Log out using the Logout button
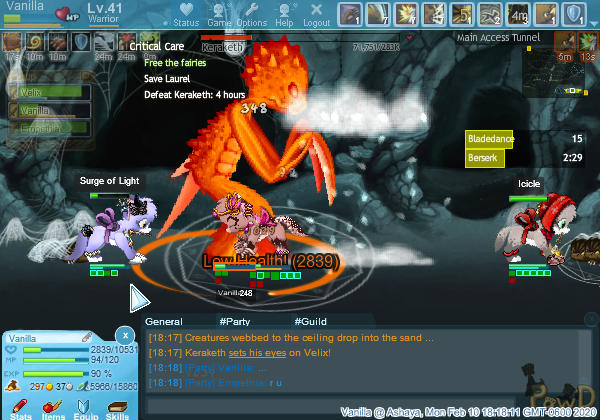The width and height of the screenshot is (600, 420). pyautogui.click(x=316, y=15)
